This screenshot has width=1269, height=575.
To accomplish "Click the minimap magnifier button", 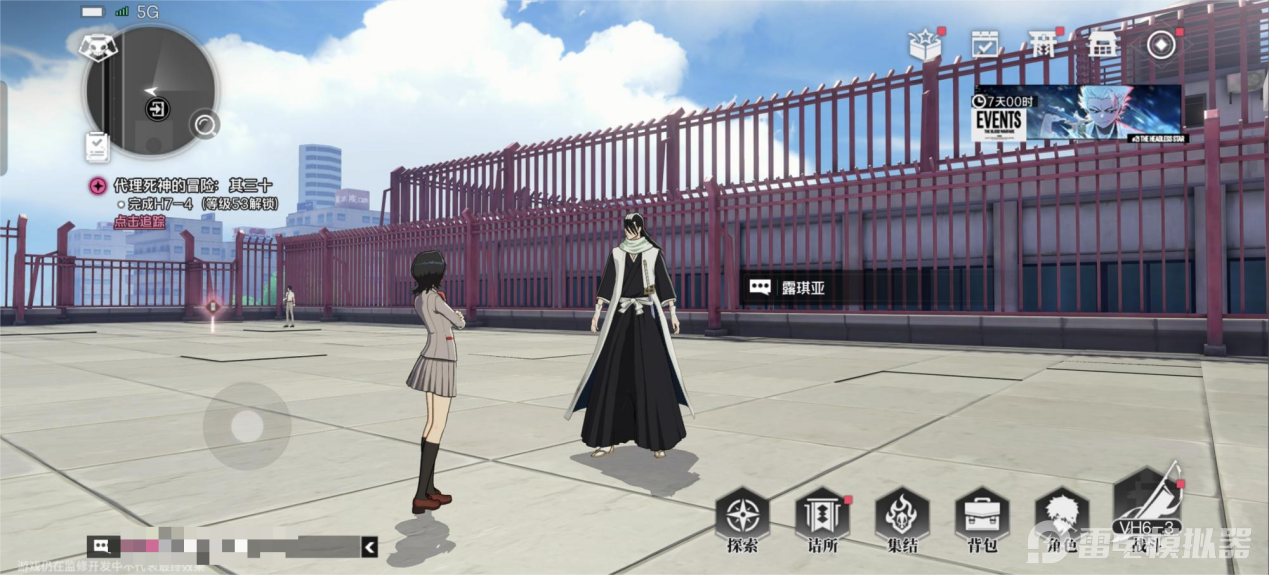I will point(207,125).
